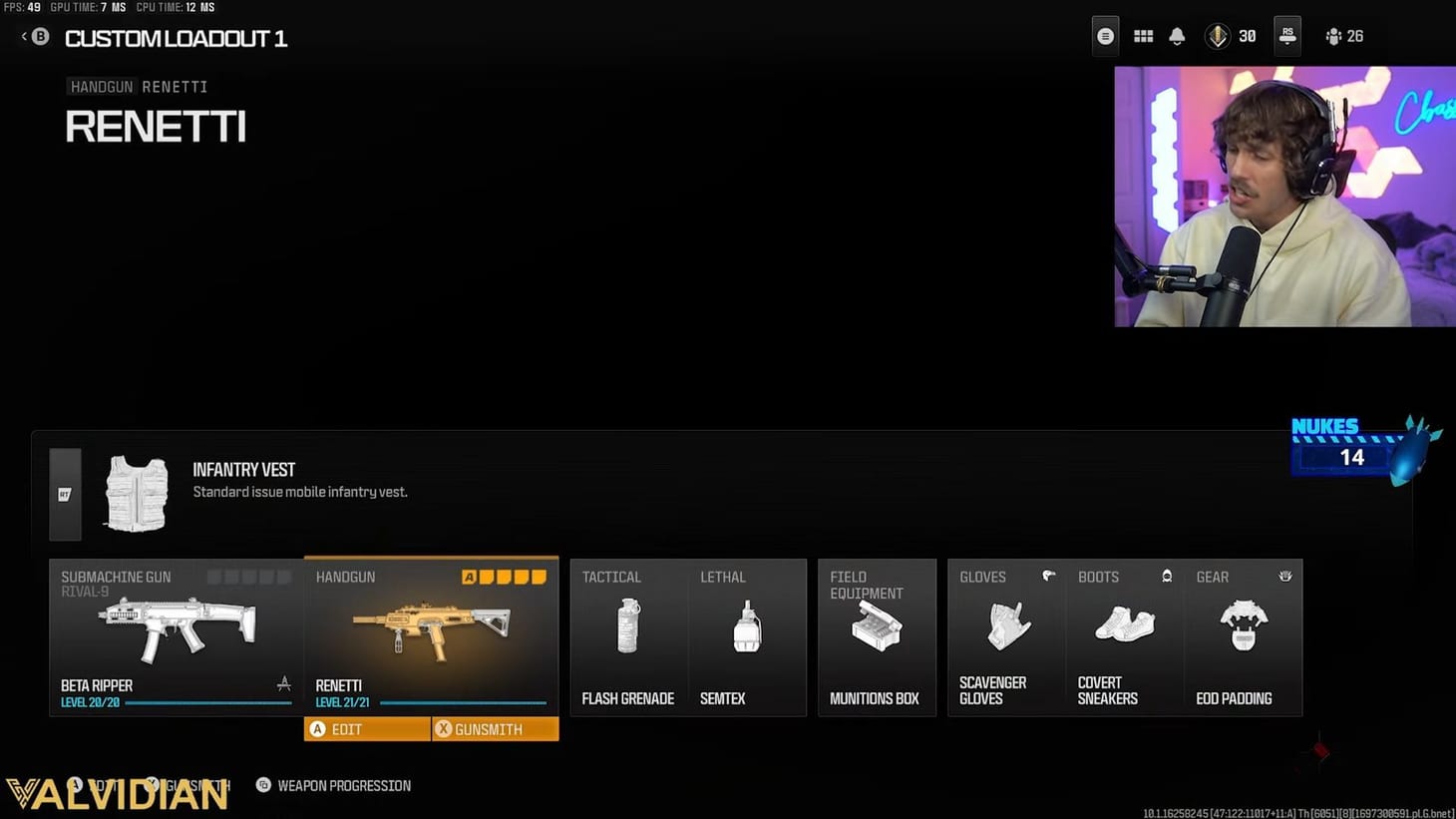Select the Covert Sneakers boots icon
Image resolution: width=1456 pixels, height=819 pixels.
[1124, 626]
